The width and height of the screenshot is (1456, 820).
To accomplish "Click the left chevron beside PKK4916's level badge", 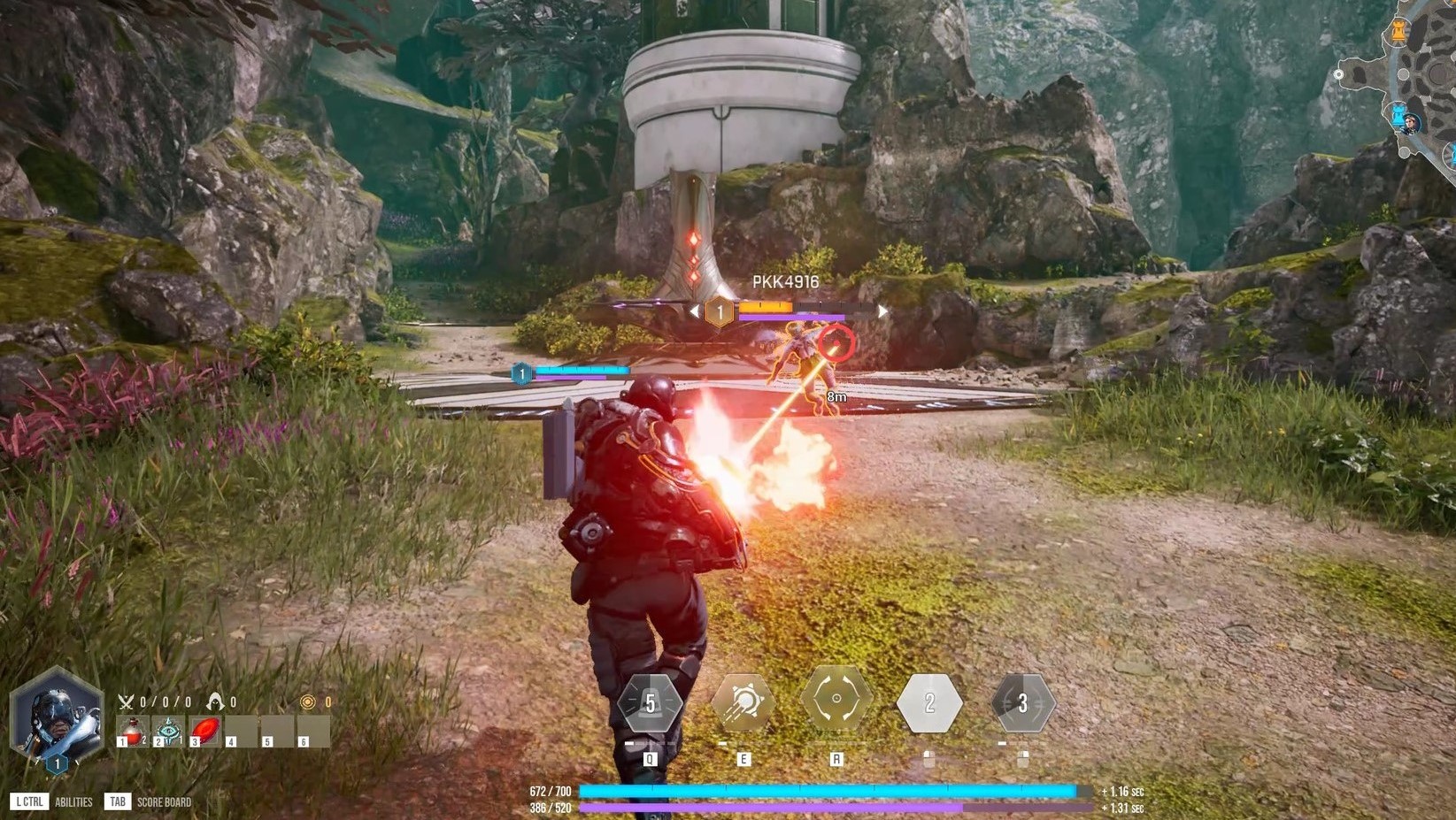I will [696, 310].
